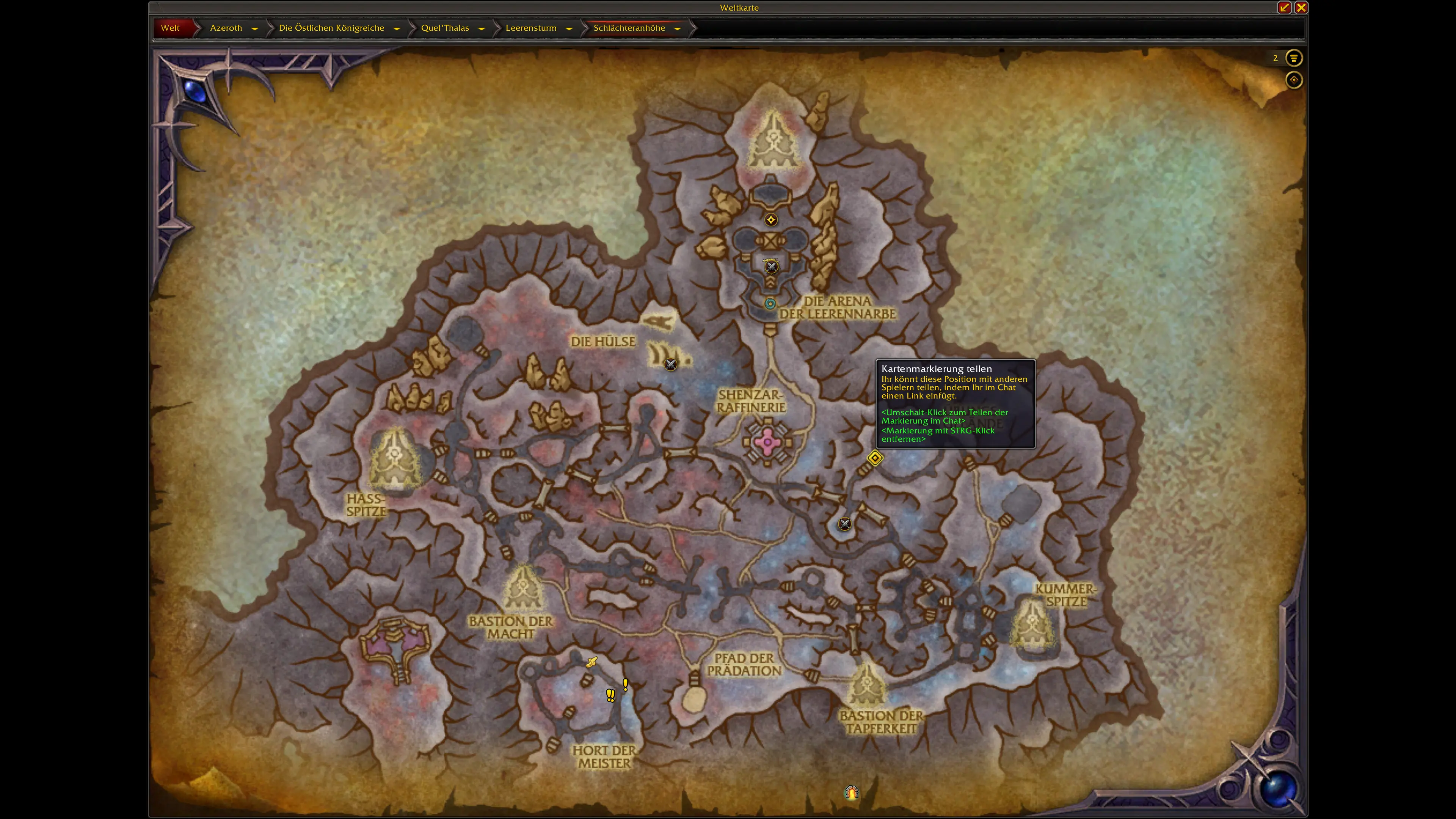Expand the dropdown arrow beside Quel'Thalas
Viewport: 1456px width, 819px height.
482,28
